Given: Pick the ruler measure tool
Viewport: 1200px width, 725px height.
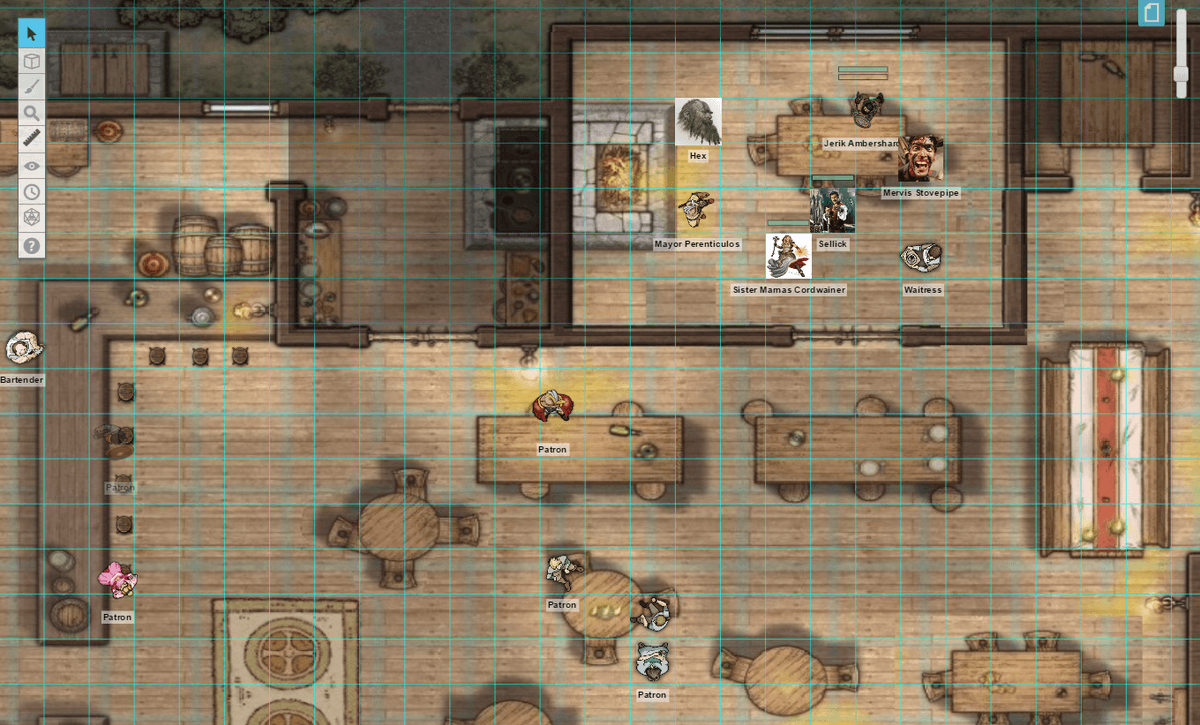Looking at the screenshot, I should 32,139.
